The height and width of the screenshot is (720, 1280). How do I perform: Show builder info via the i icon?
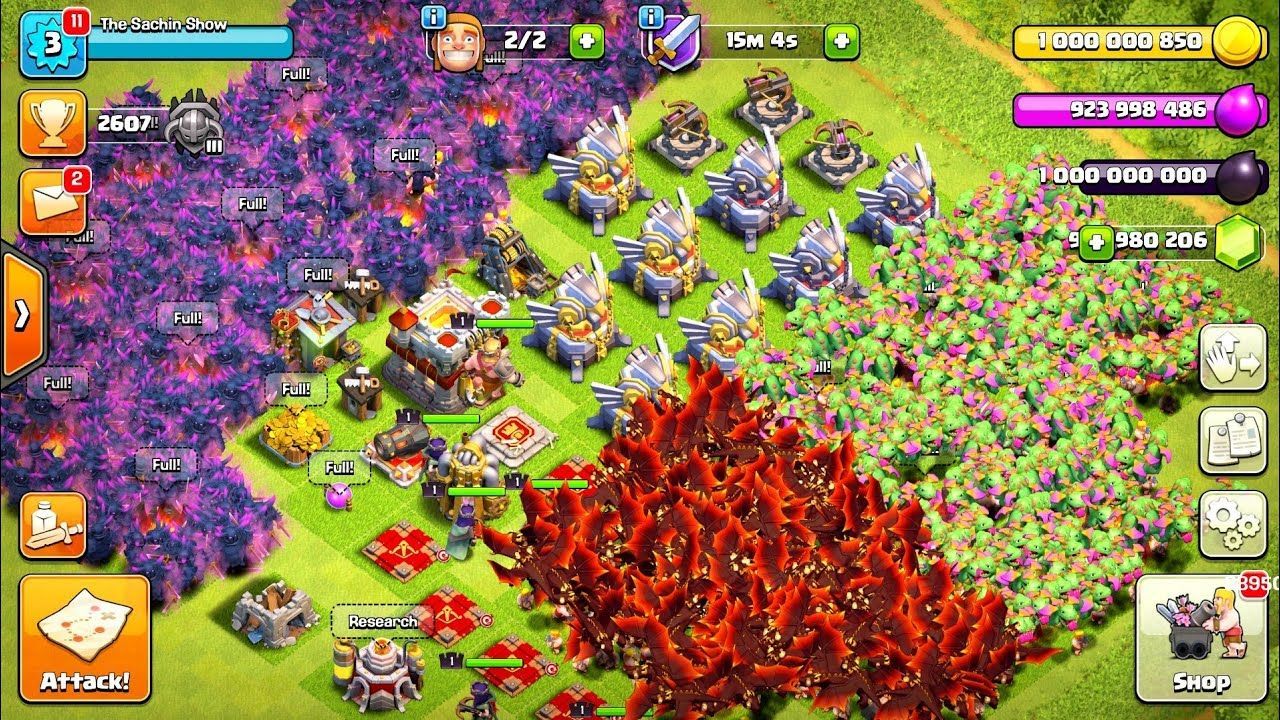(x=433, y=17)
